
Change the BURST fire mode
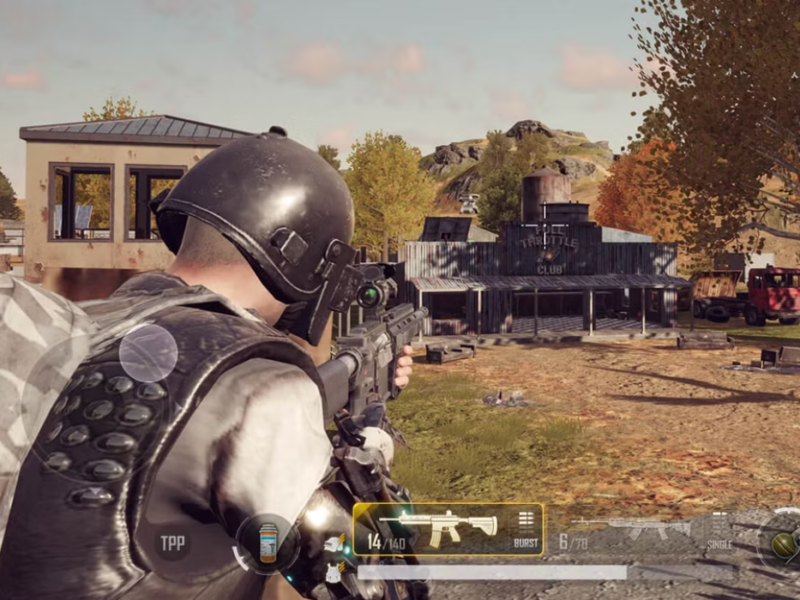(x=525, y=530)
